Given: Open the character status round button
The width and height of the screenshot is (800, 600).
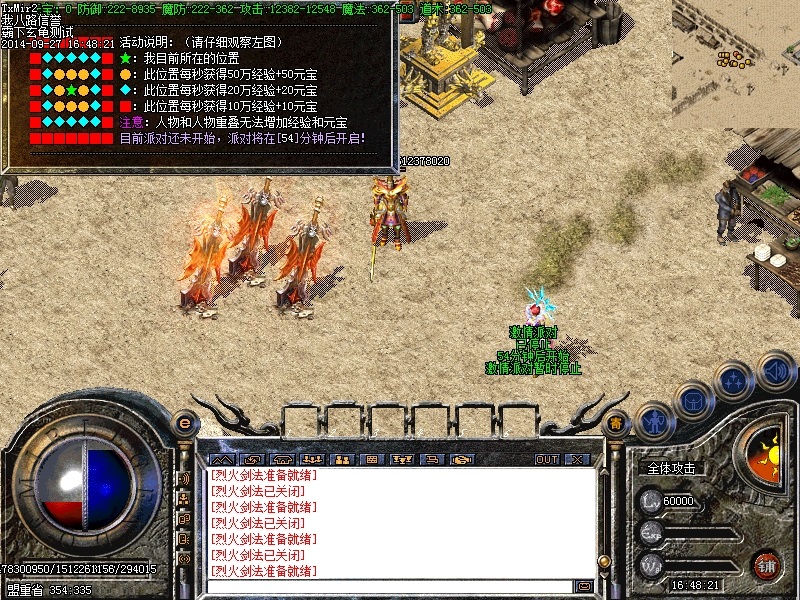Looking at the screenshot, I should click(x=655, y=422).
